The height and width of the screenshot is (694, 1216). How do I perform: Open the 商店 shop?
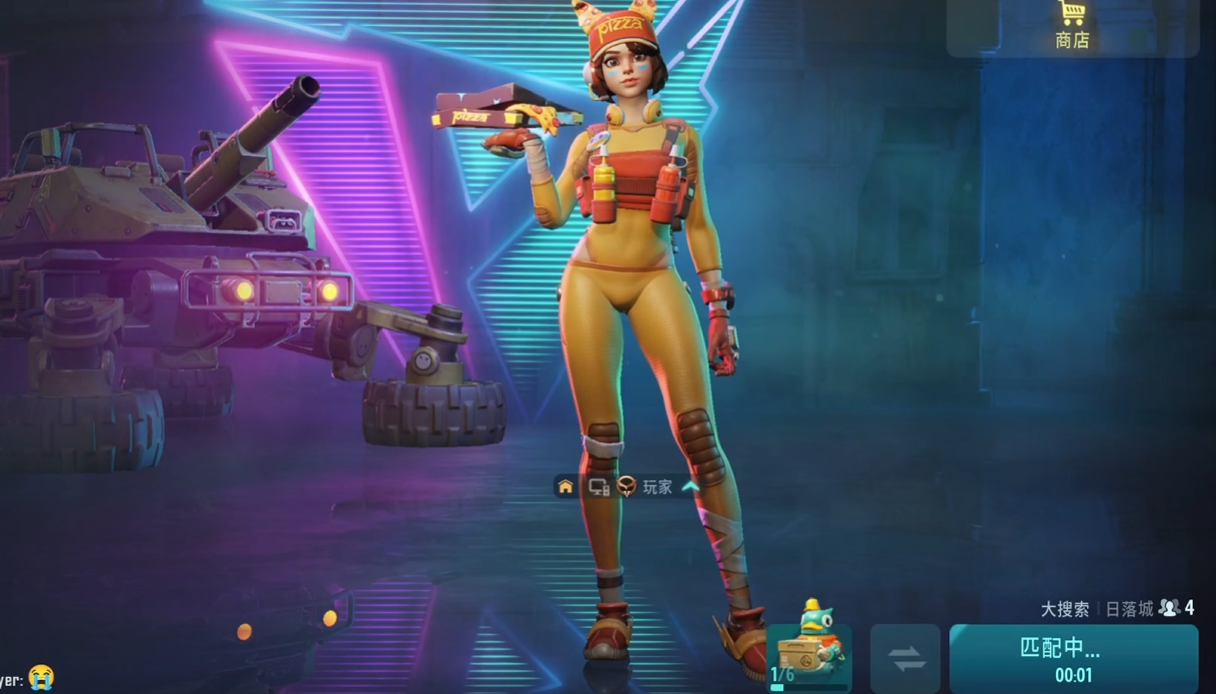click(x=1072, y=26)
